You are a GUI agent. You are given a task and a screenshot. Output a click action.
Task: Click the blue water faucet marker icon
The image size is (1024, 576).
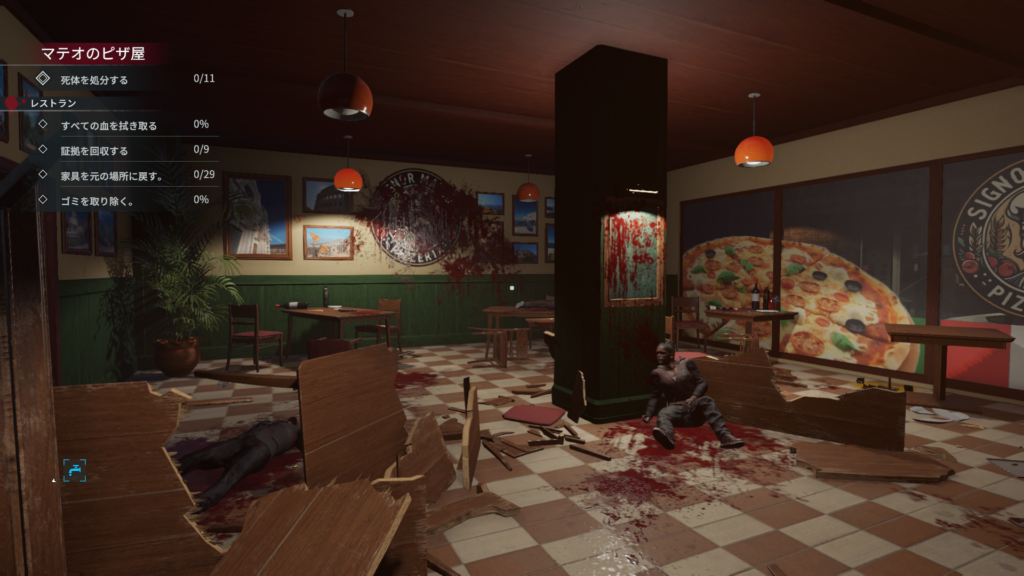[74, 470]
